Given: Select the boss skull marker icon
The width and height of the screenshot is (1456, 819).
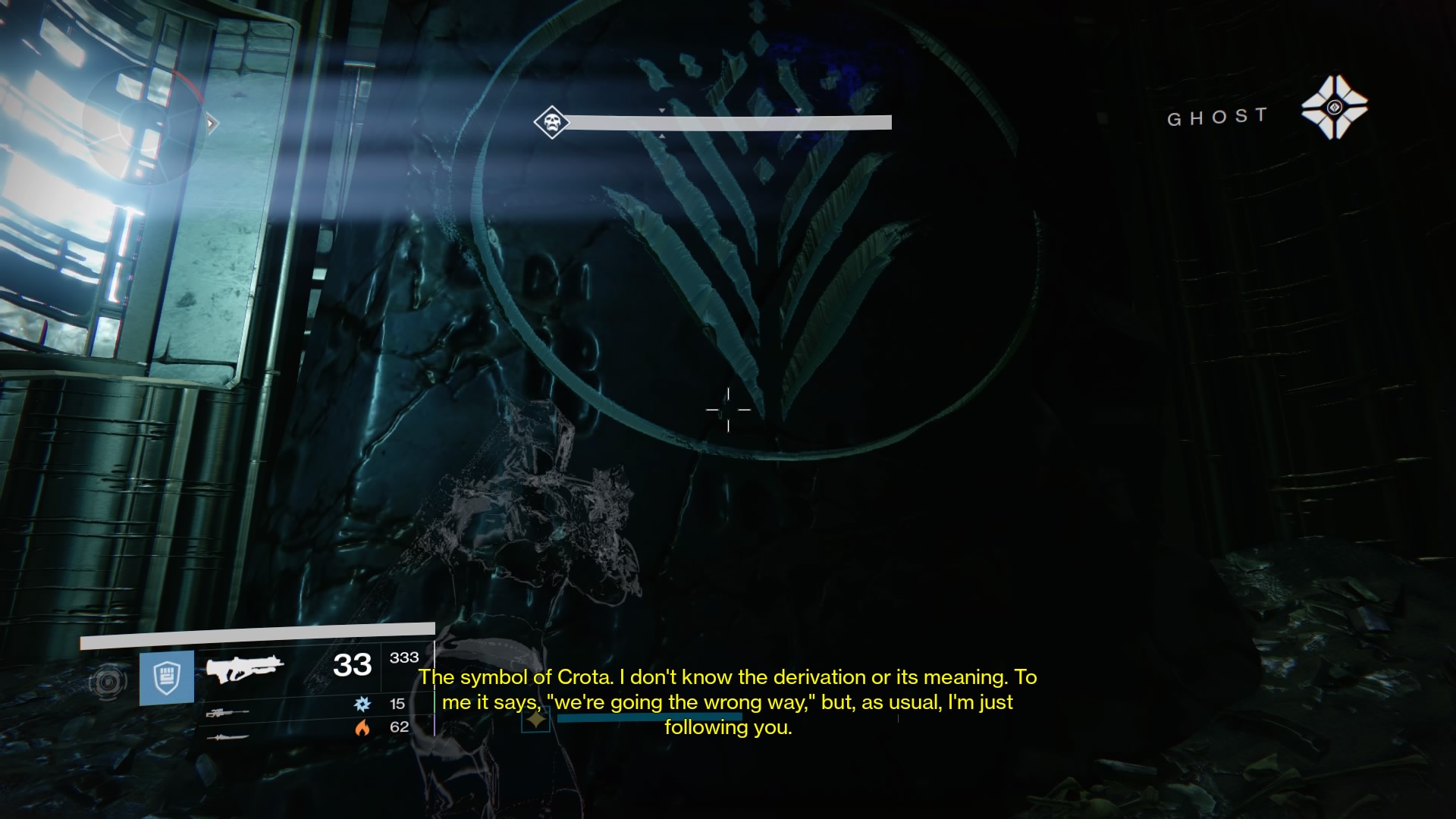Looking at the screenshot, I should (x=551, y=122).
